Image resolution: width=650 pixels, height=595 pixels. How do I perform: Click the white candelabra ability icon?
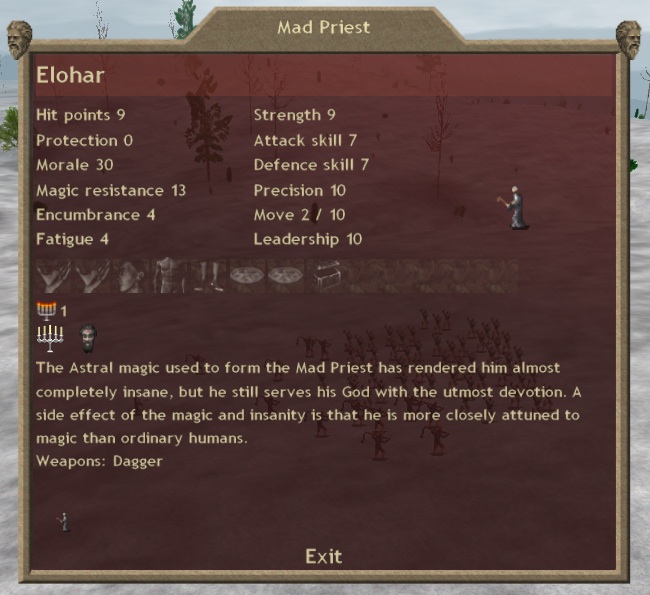click(49, 337)
